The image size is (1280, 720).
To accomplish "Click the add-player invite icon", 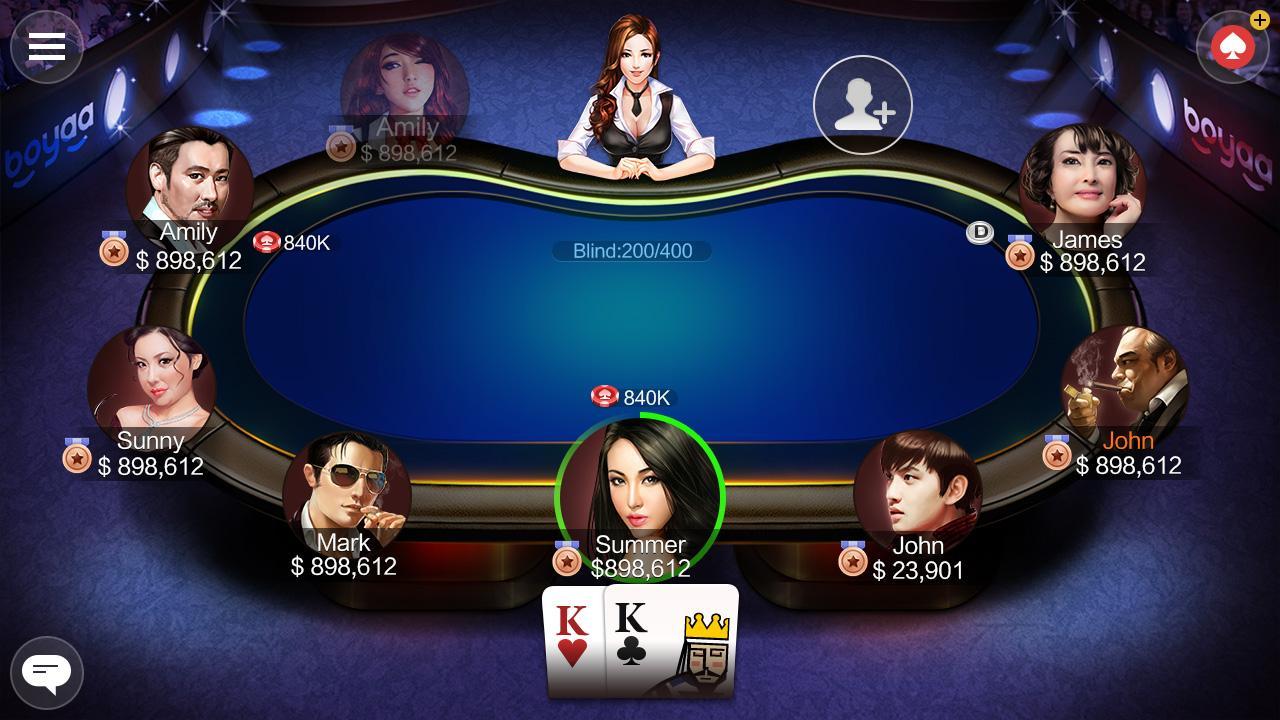I will (x=862, y=105).
